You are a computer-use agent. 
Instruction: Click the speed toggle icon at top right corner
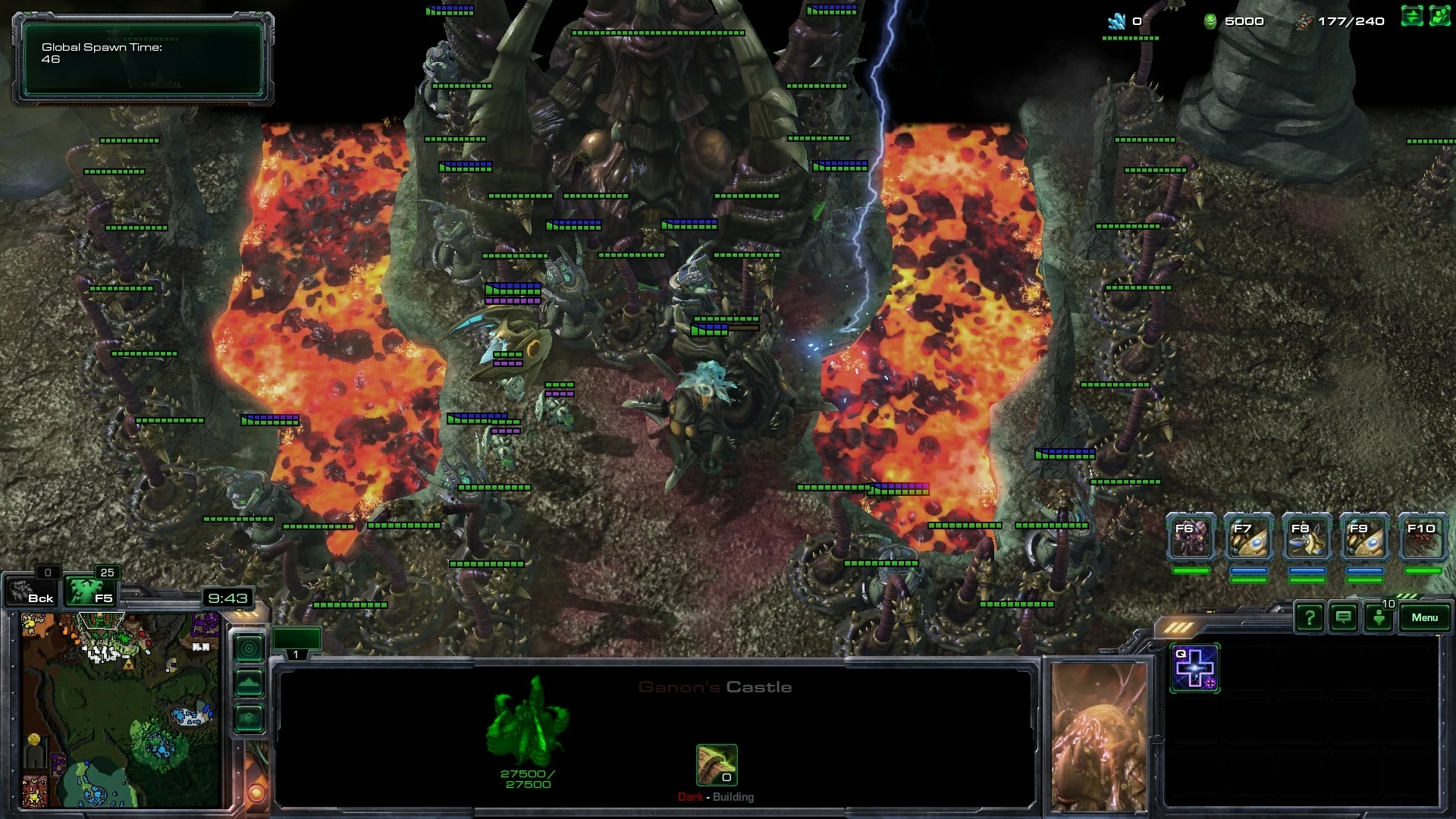pyautogui.click(x=1410, y=15)
